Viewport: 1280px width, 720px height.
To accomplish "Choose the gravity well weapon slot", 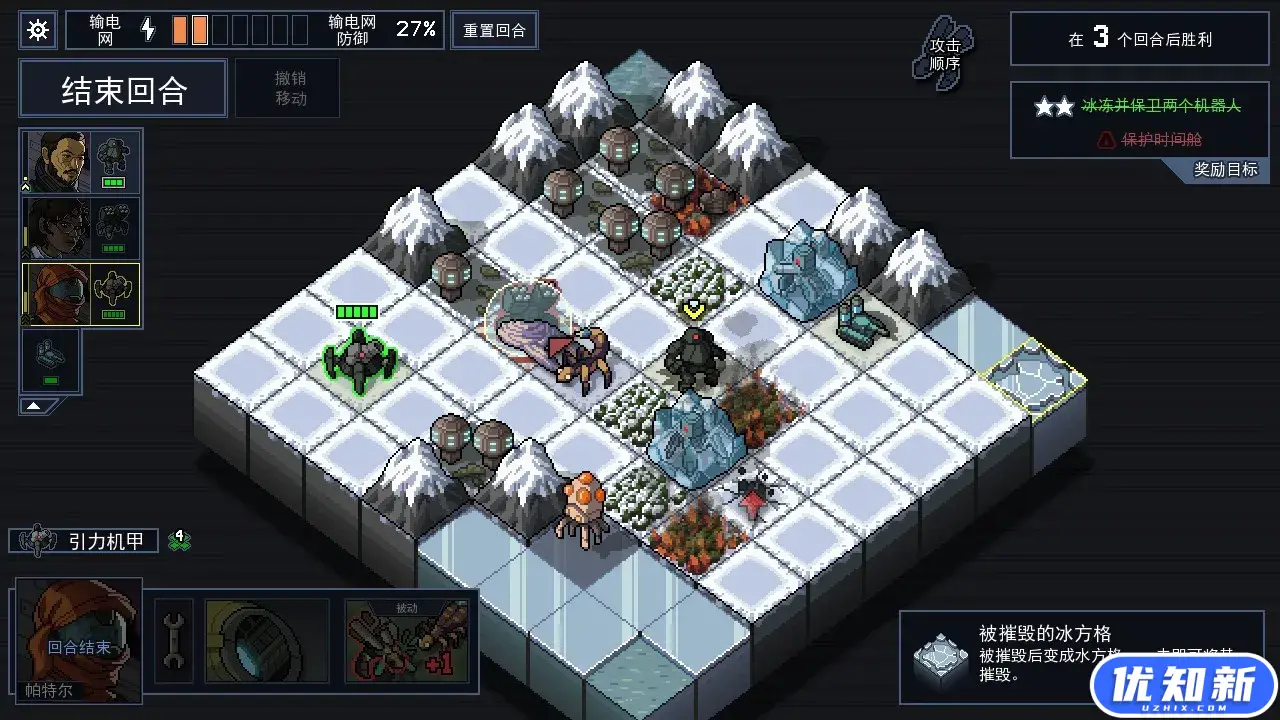I will point(266,640).
